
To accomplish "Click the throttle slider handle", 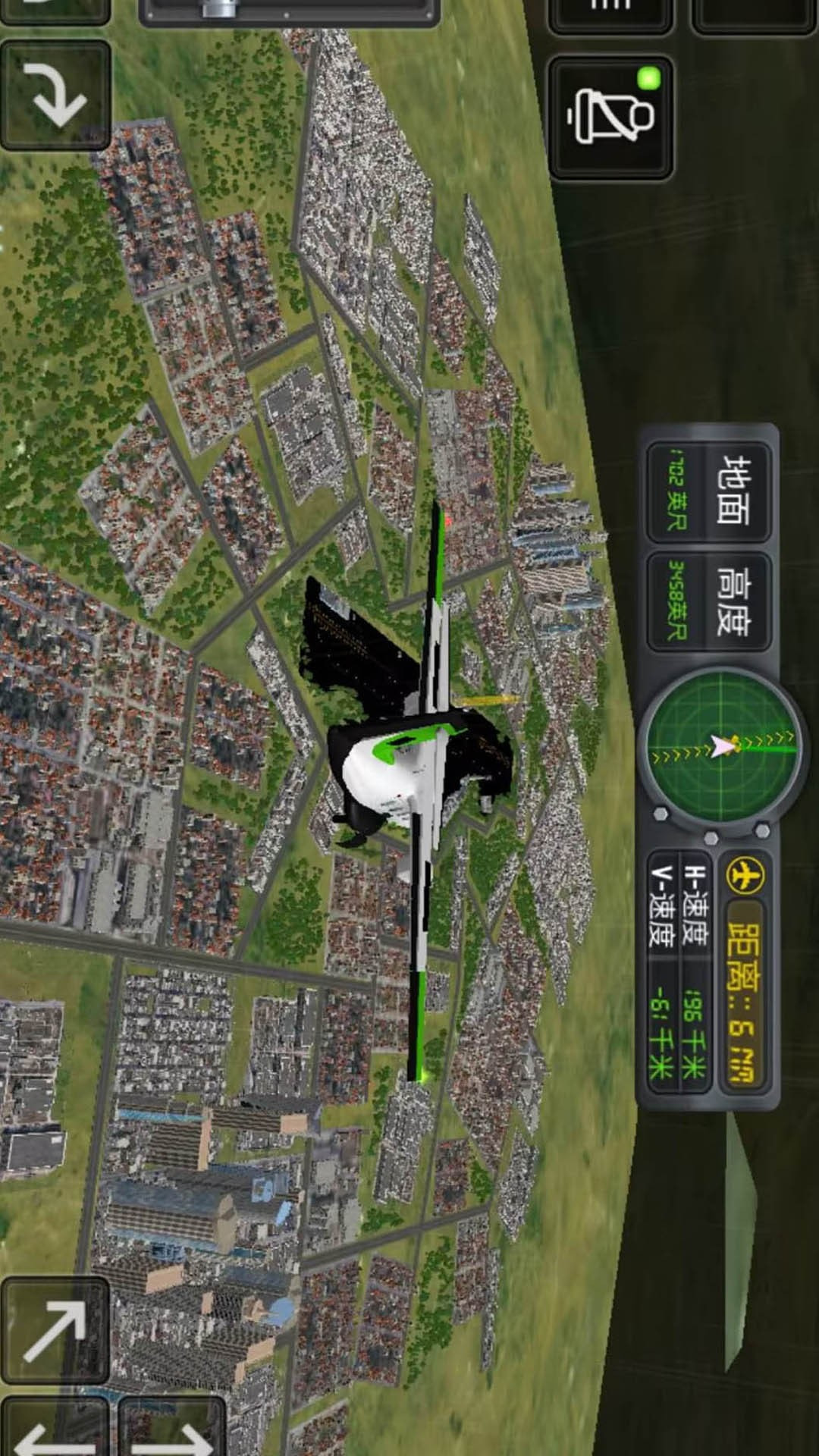I will pyautogui.click(x=218, y=8).
